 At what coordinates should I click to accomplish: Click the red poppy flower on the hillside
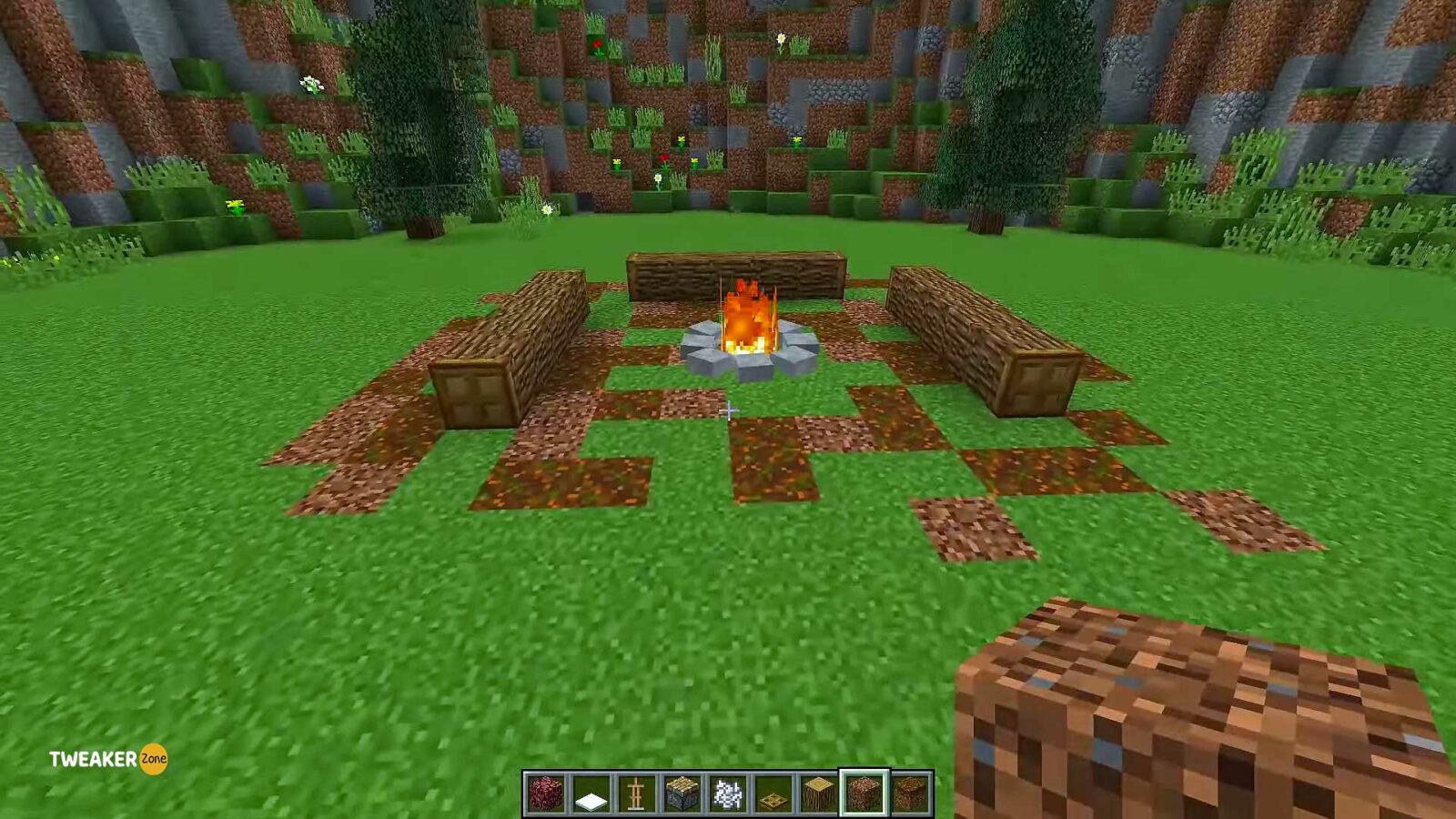[x=665, y=157]
